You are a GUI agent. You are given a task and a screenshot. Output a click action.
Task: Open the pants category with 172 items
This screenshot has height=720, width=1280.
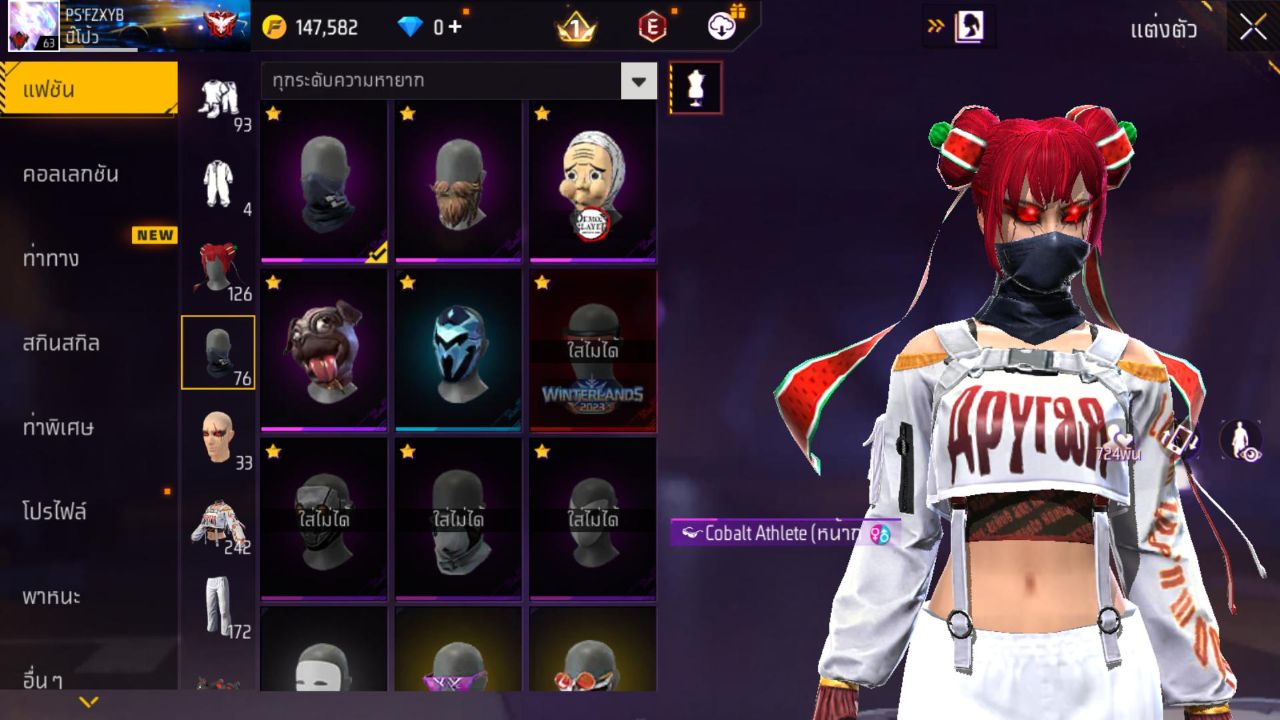point(218,606)
